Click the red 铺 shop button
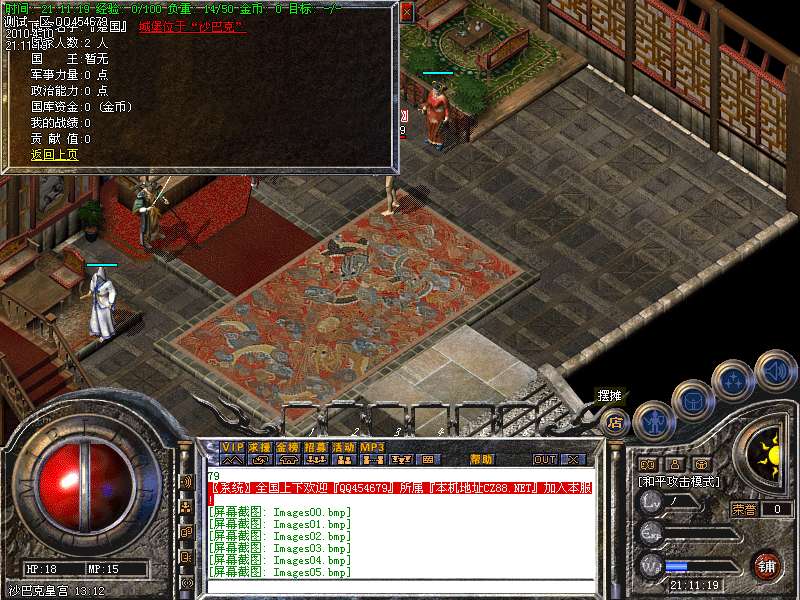The height and width of the screenshot is (600, 800). click(x=766, y=565)
